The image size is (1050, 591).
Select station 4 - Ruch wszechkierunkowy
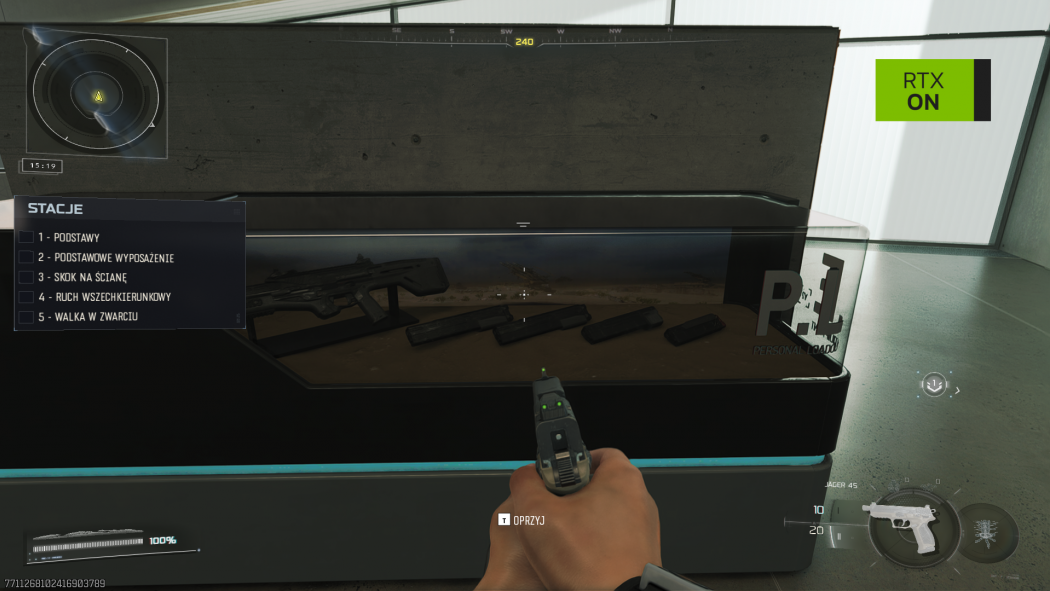tap(103, 297)
